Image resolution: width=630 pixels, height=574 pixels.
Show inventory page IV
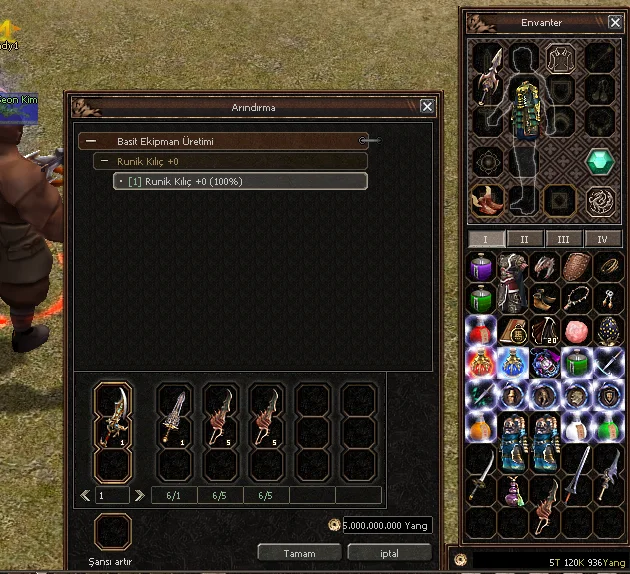602,239
